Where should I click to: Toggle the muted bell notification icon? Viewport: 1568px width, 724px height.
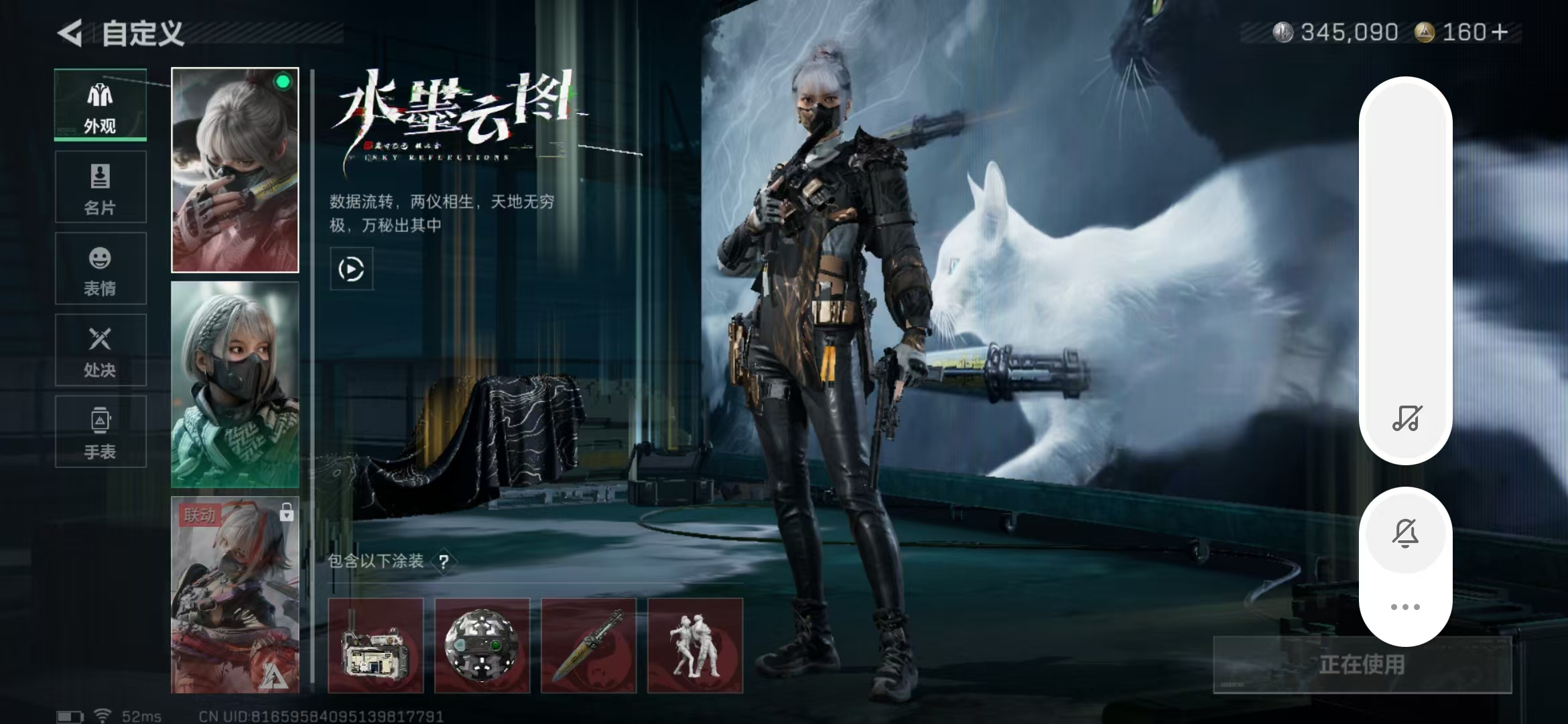[x=1406, y=533]
